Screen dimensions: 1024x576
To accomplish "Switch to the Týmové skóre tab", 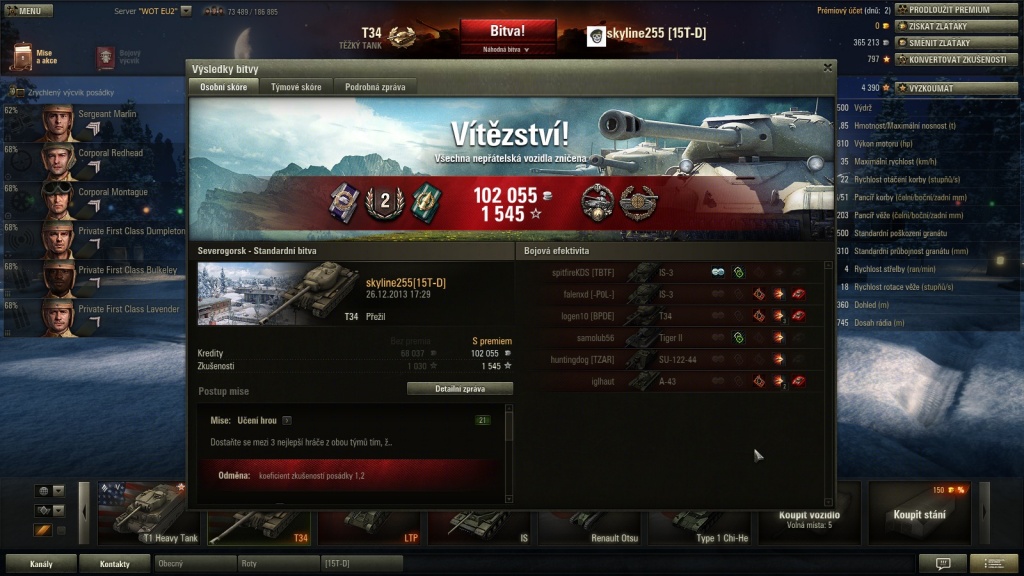I will pyautogui.click(x=296, y=87).
